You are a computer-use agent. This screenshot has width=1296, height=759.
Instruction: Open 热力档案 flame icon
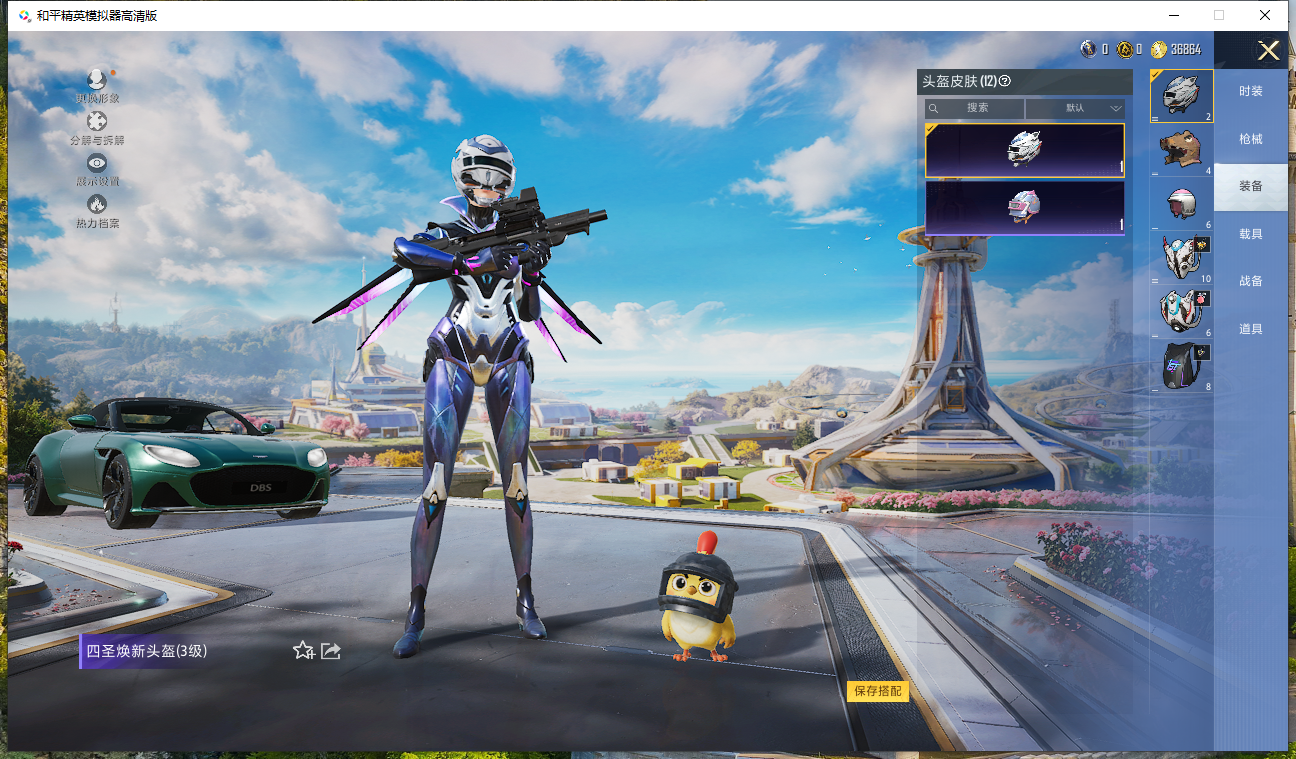[x=97, y=209]
